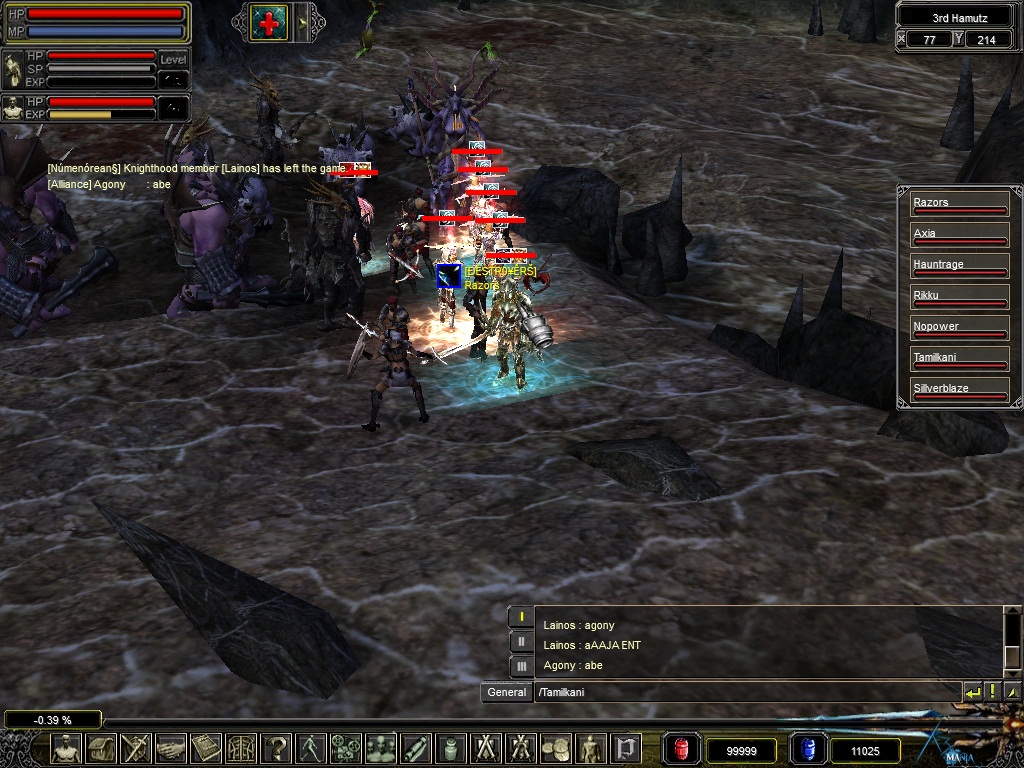This screenshot has height=768, width=1024.
Task: Activate the red cross heal skill
Action: tap(269, 21)
